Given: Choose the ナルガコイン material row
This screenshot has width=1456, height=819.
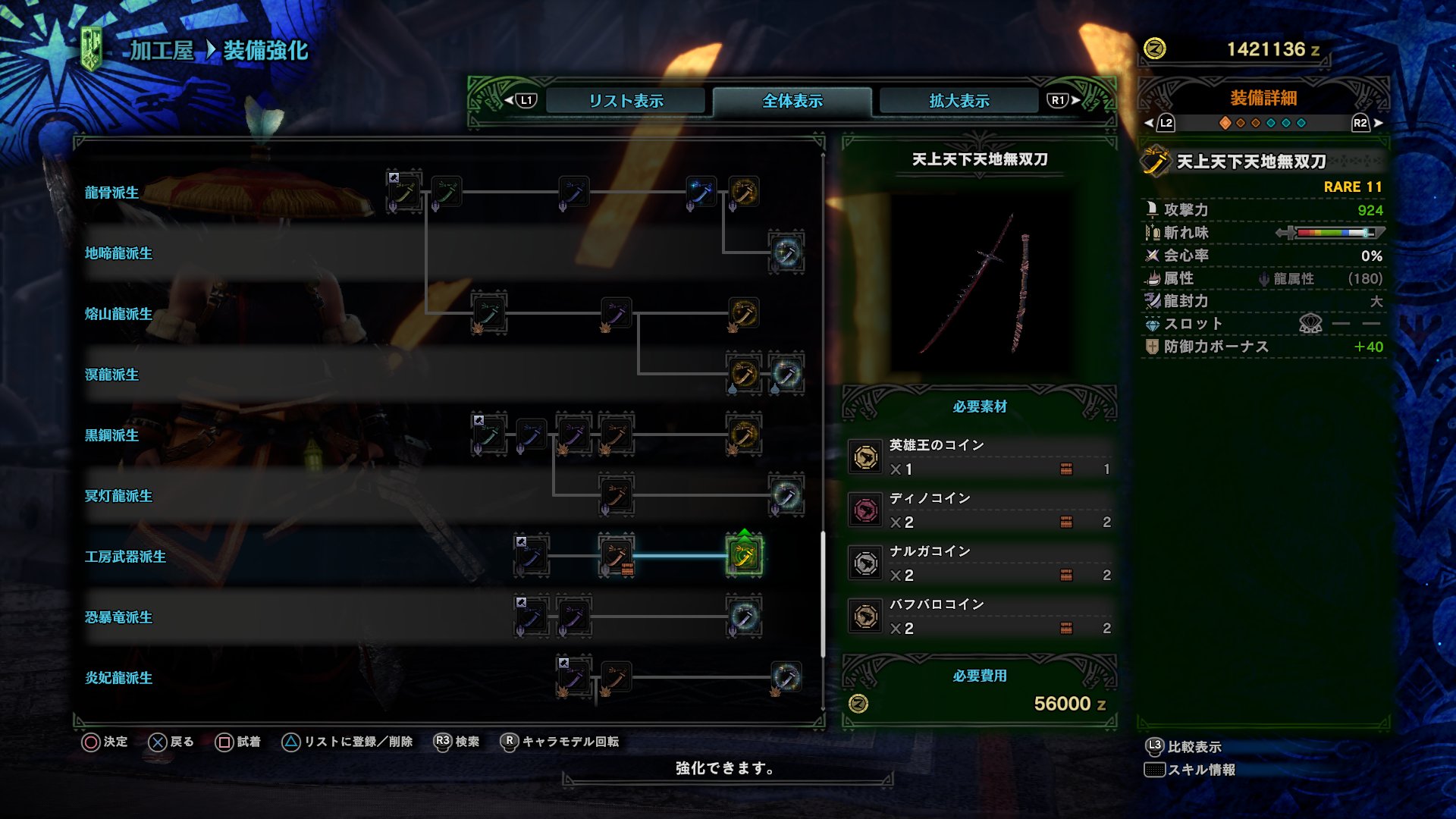Looking at the screenshot, I should [x=980, y=563].
